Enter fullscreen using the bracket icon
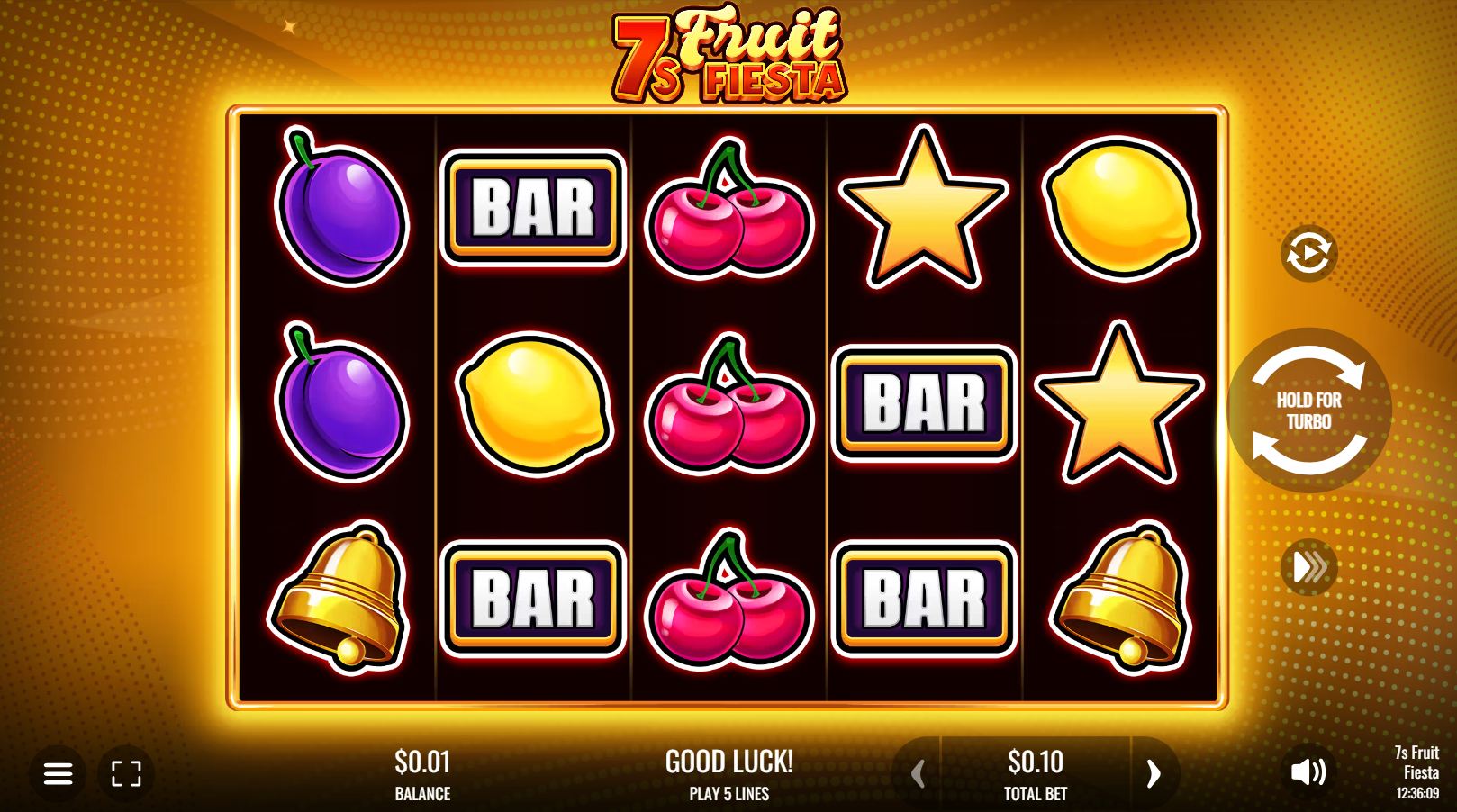 tap(129, 772)
